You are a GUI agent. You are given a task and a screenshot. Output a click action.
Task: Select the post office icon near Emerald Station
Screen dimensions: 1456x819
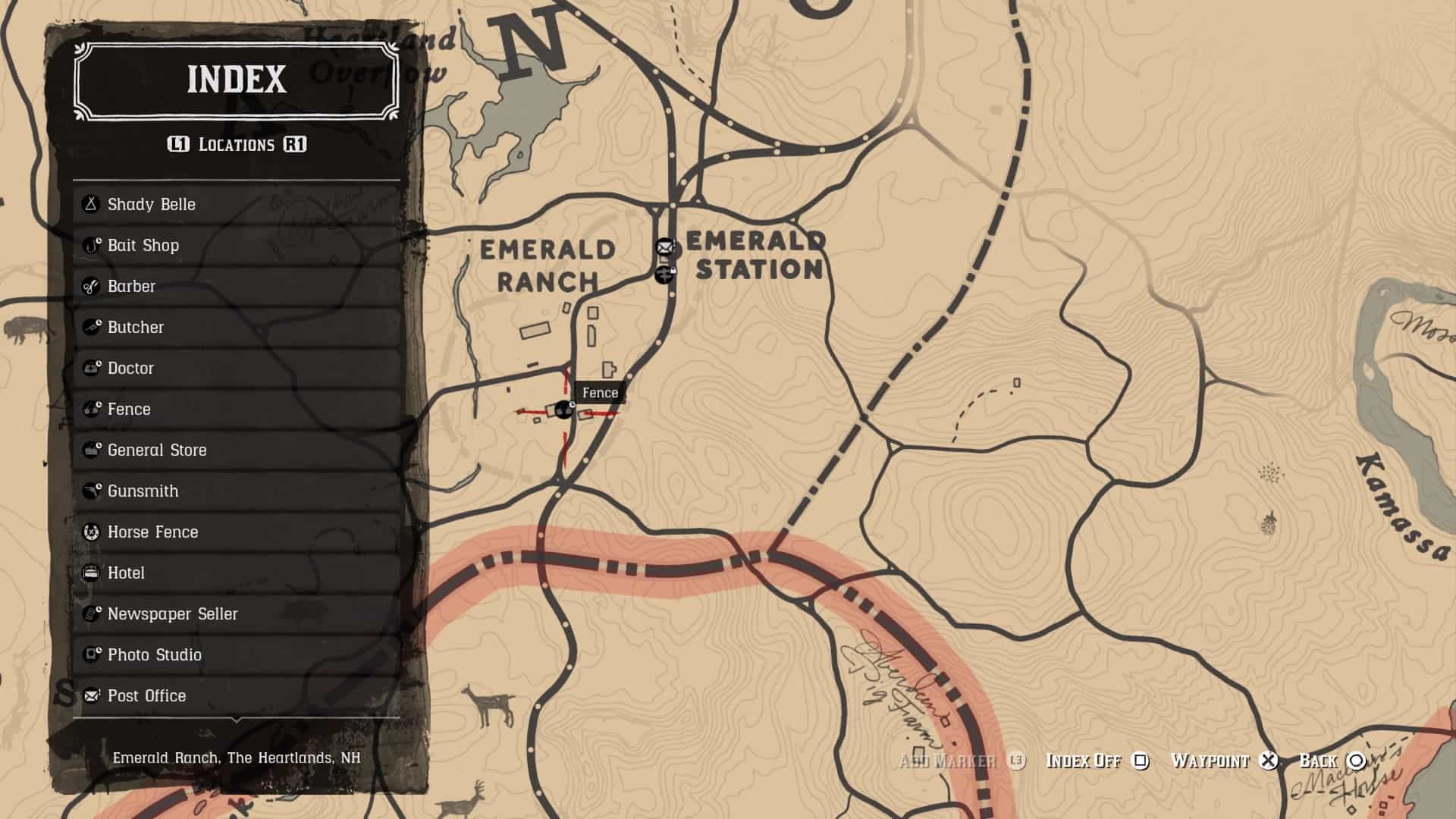click(664, 246)
